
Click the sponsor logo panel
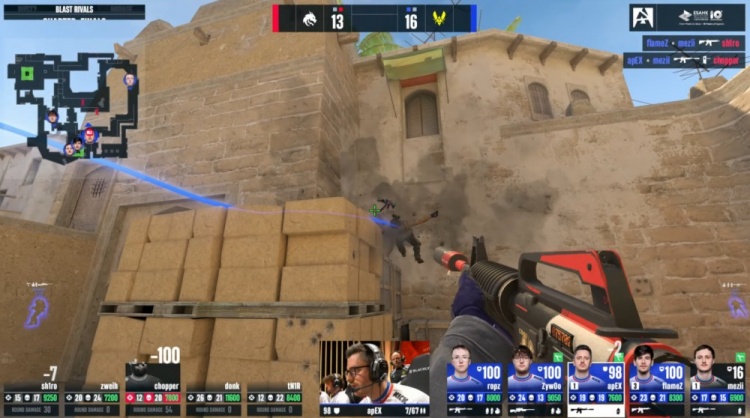[687, 17]
